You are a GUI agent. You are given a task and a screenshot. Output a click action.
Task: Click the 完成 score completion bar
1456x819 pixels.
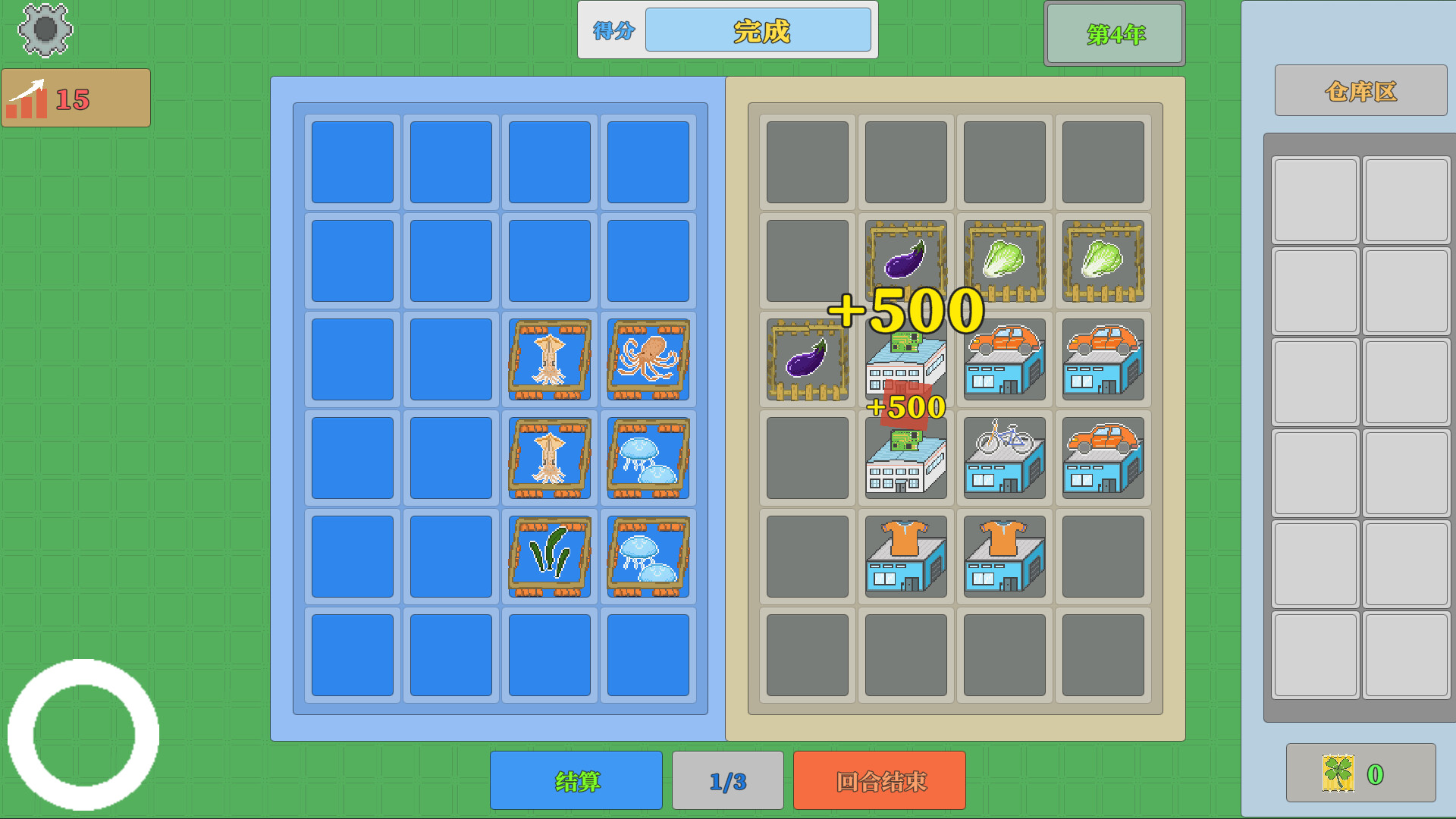click(x=757, y=30)
